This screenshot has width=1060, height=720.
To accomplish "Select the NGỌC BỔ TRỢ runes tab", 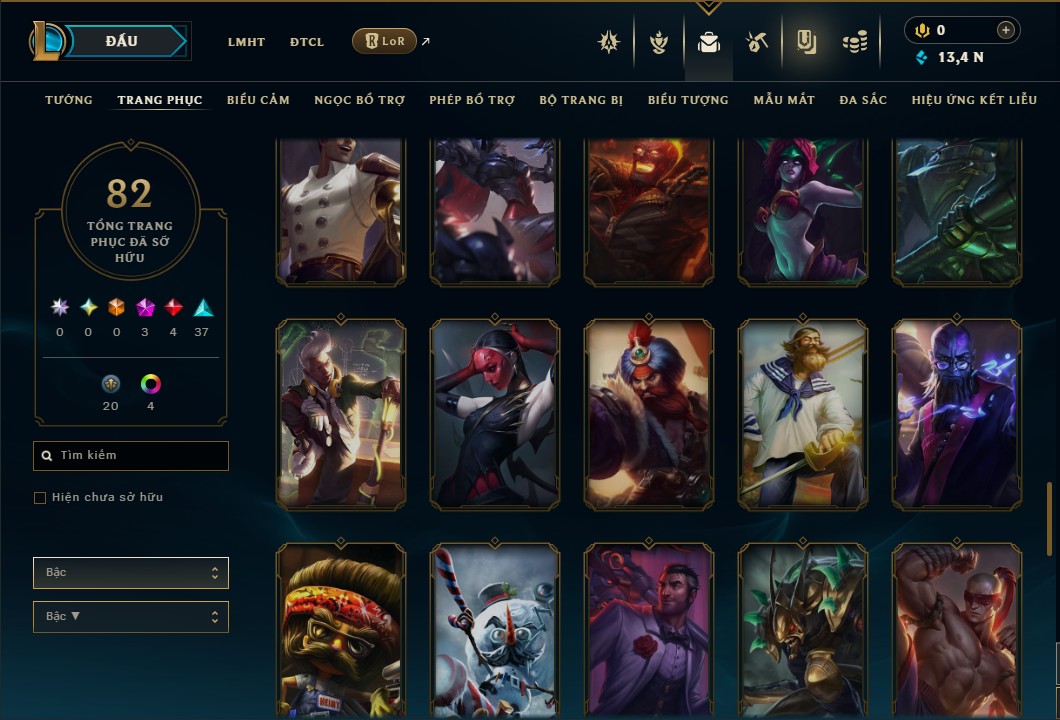I will (359, 100).
